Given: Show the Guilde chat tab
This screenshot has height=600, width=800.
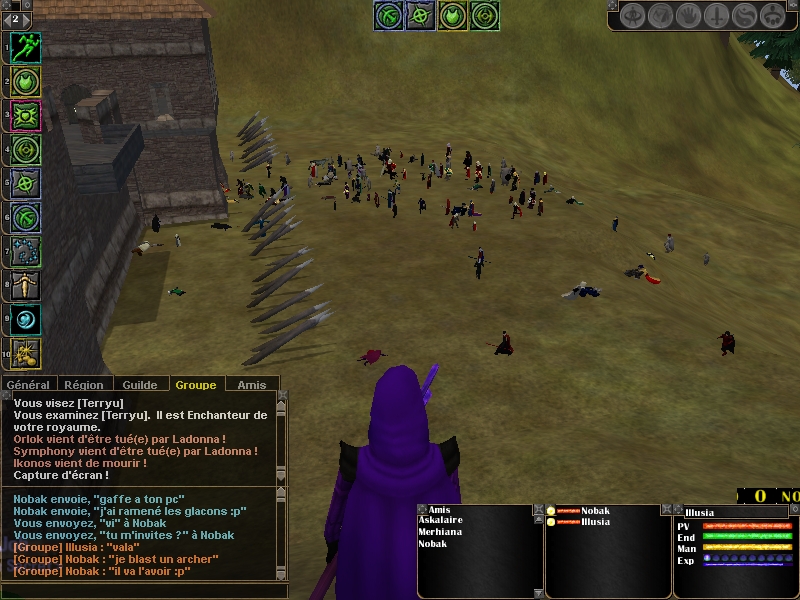Looking at the screenshot, I should [140, 384].
